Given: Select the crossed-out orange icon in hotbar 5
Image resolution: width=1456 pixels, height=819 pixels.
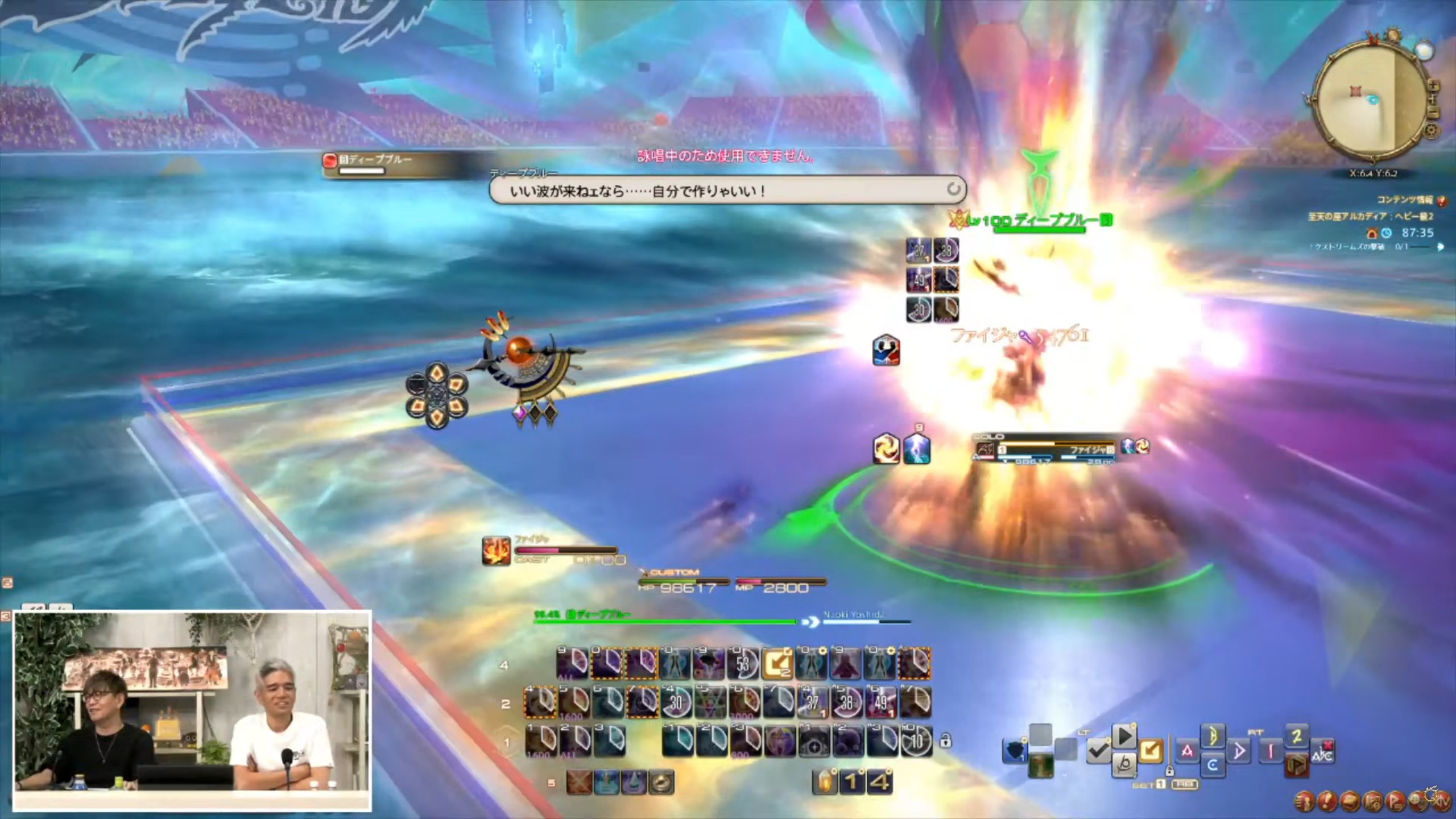Looking at the screenshot, I should 578,783.
